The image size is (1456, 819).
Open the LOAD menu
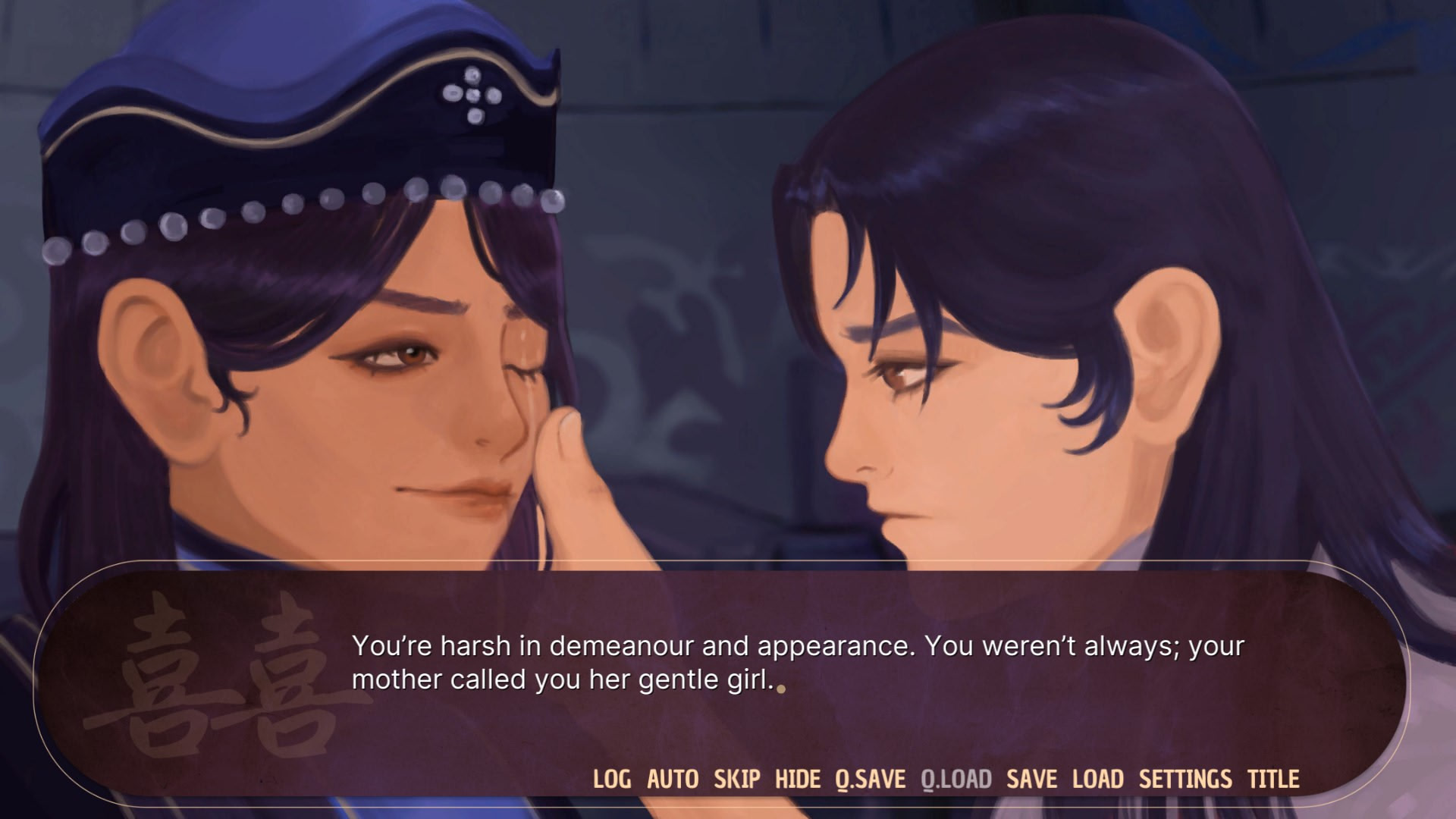pos(1097,779)
